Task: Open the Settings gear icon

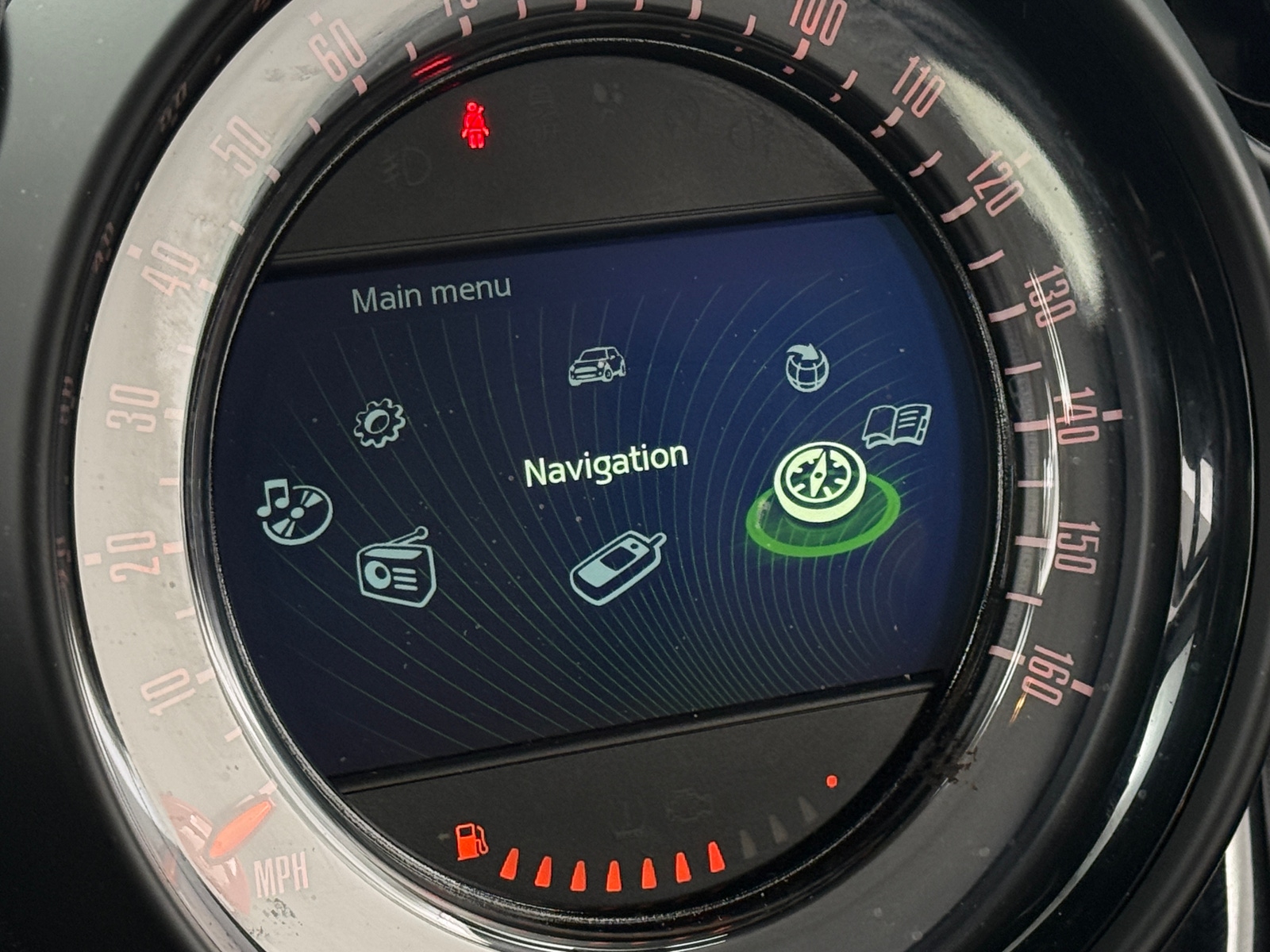Action: click(x=379, y=424)
